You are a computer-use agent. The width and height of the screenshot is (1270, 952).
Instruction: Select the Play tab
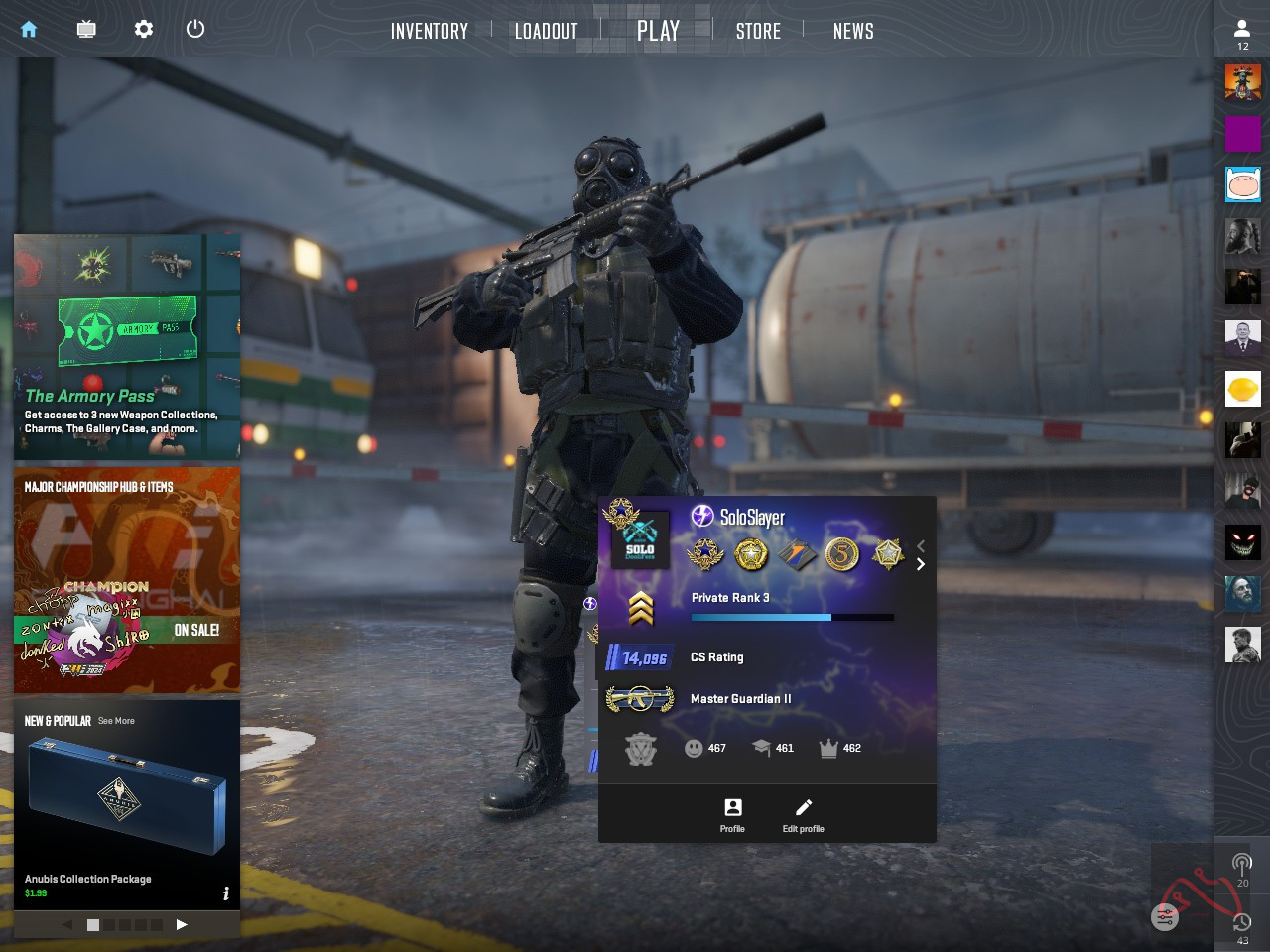pyautogui.click(x=658, y=32)
